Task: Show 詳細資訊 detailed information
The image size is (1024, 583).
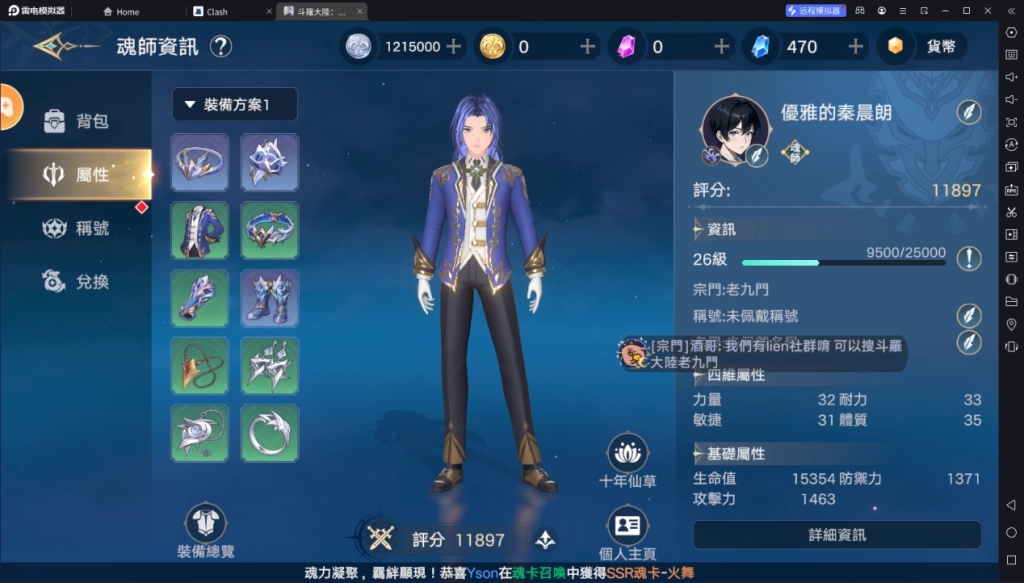Action: 837,535
